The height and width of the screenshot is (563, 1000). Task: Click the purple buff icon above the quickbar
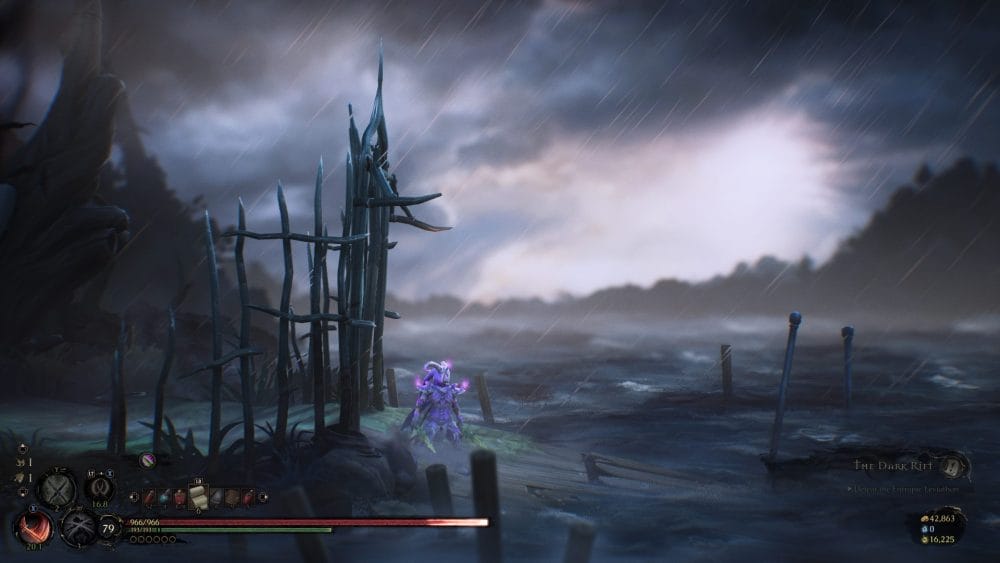[x=148, y=460]
